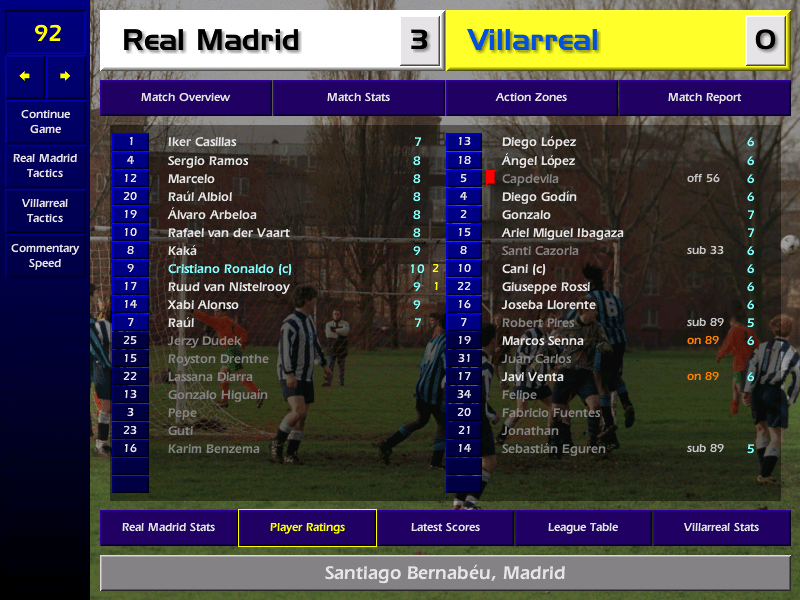Show the Action Zones tab
This screenshot has height=600, width=800.
coord(531,97)
